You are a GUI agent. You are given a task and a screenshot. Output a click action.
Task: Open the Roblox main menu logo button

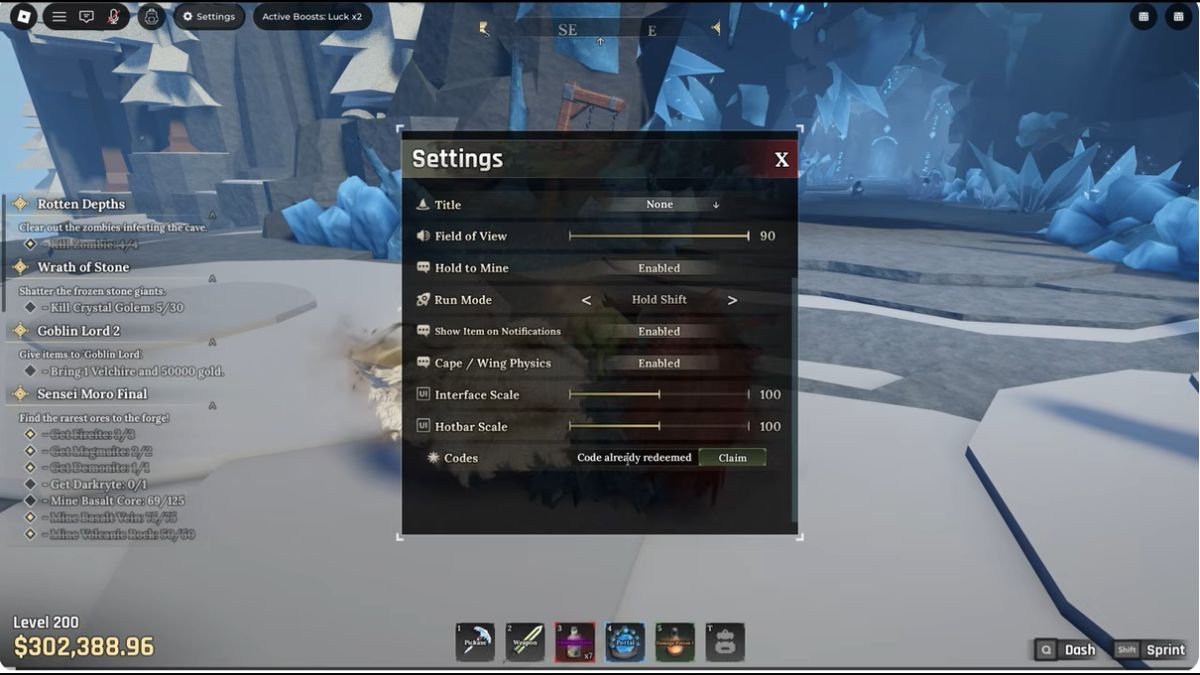coord(22,16)
